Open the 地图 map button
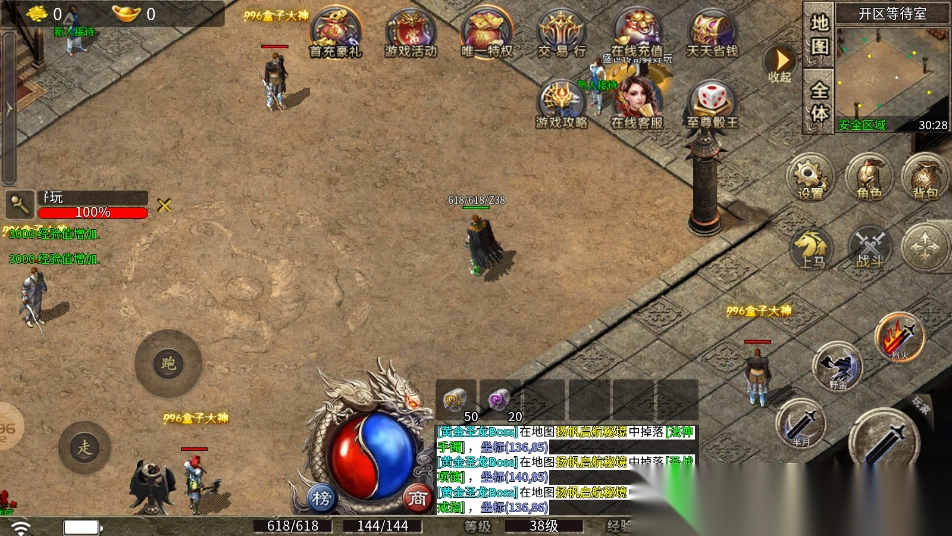The image size is (952, 536). pos(819,34)
